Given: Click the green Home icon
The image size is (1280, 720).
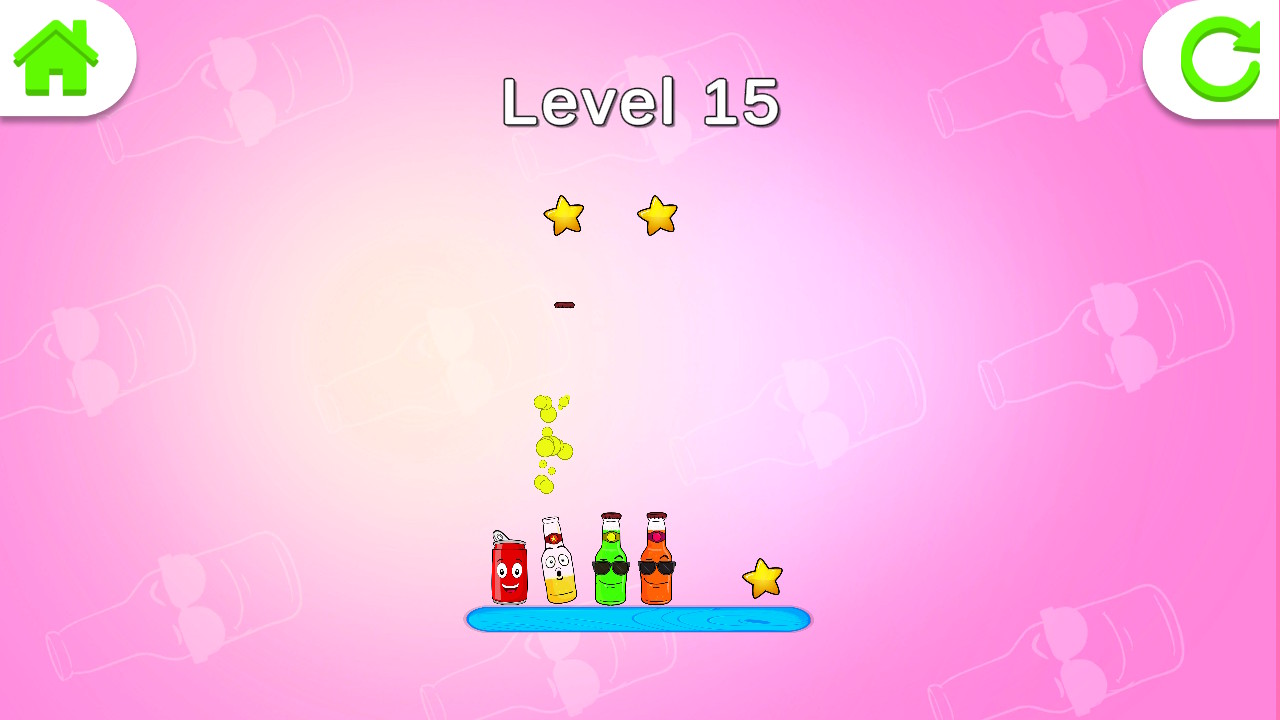Looking at the screenshot, I should tap(55, 55).
